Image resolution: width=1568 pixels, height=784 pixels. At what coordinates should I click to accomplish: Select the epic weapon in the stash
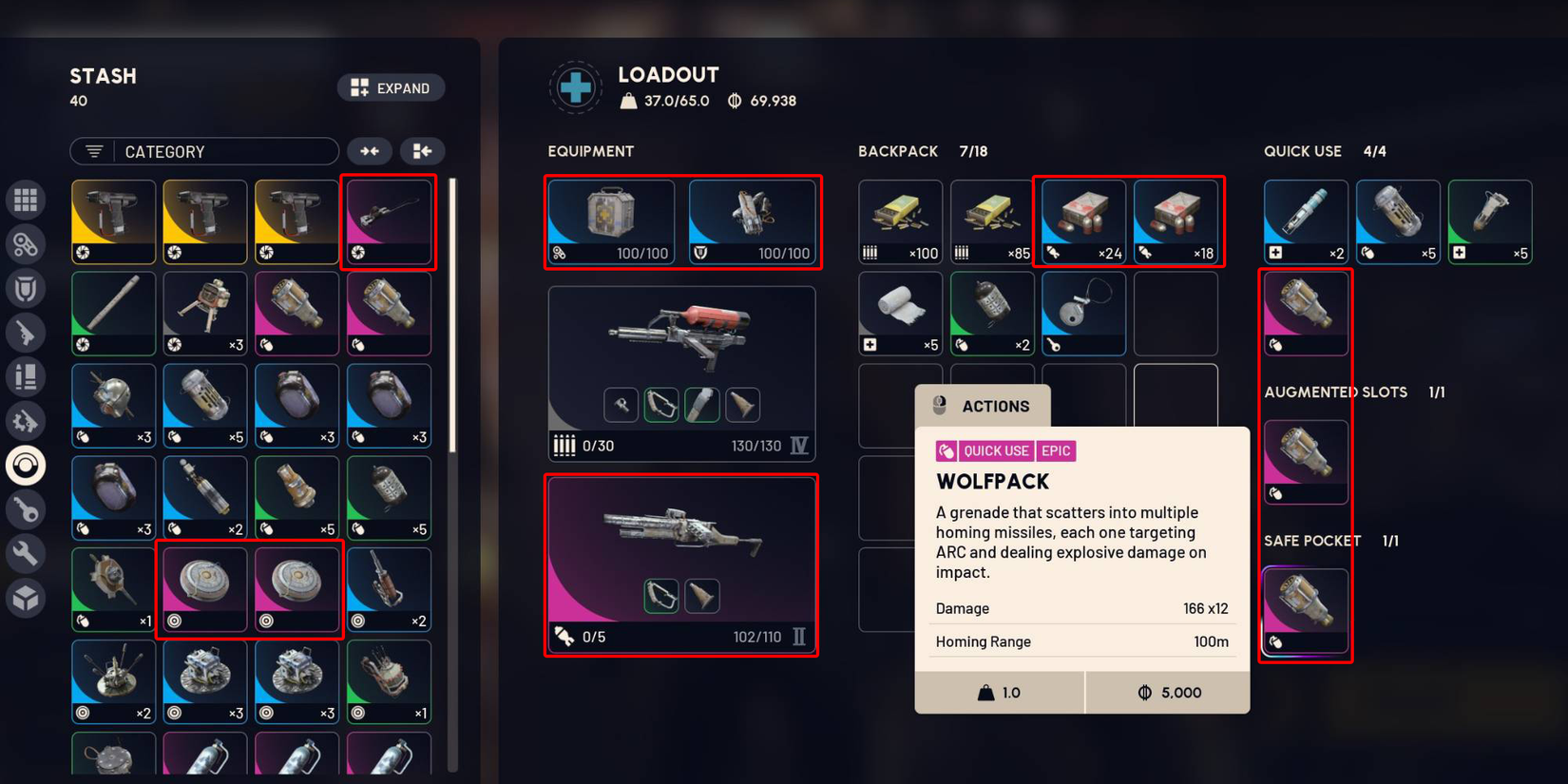(x=390, y=222)
